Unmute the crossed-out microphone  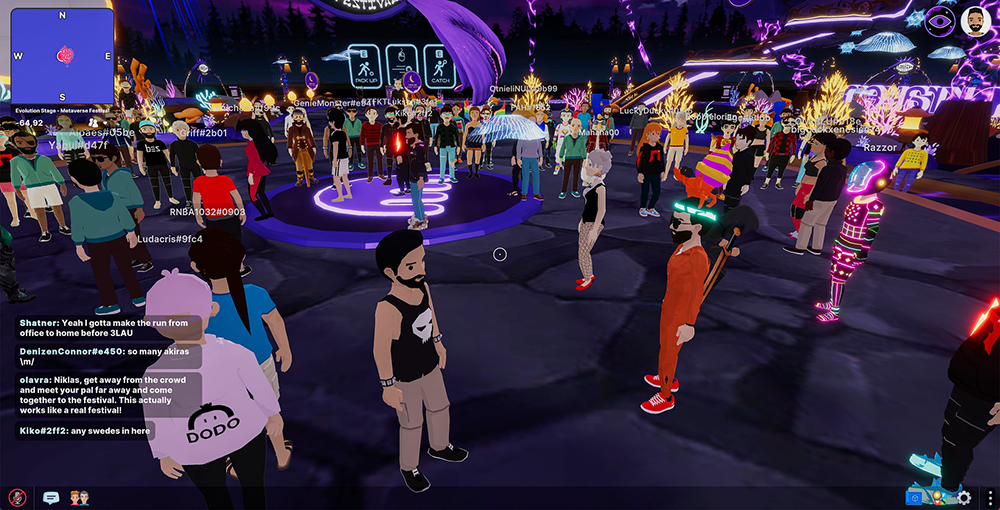pyautogui.click(x=17, y=497)
